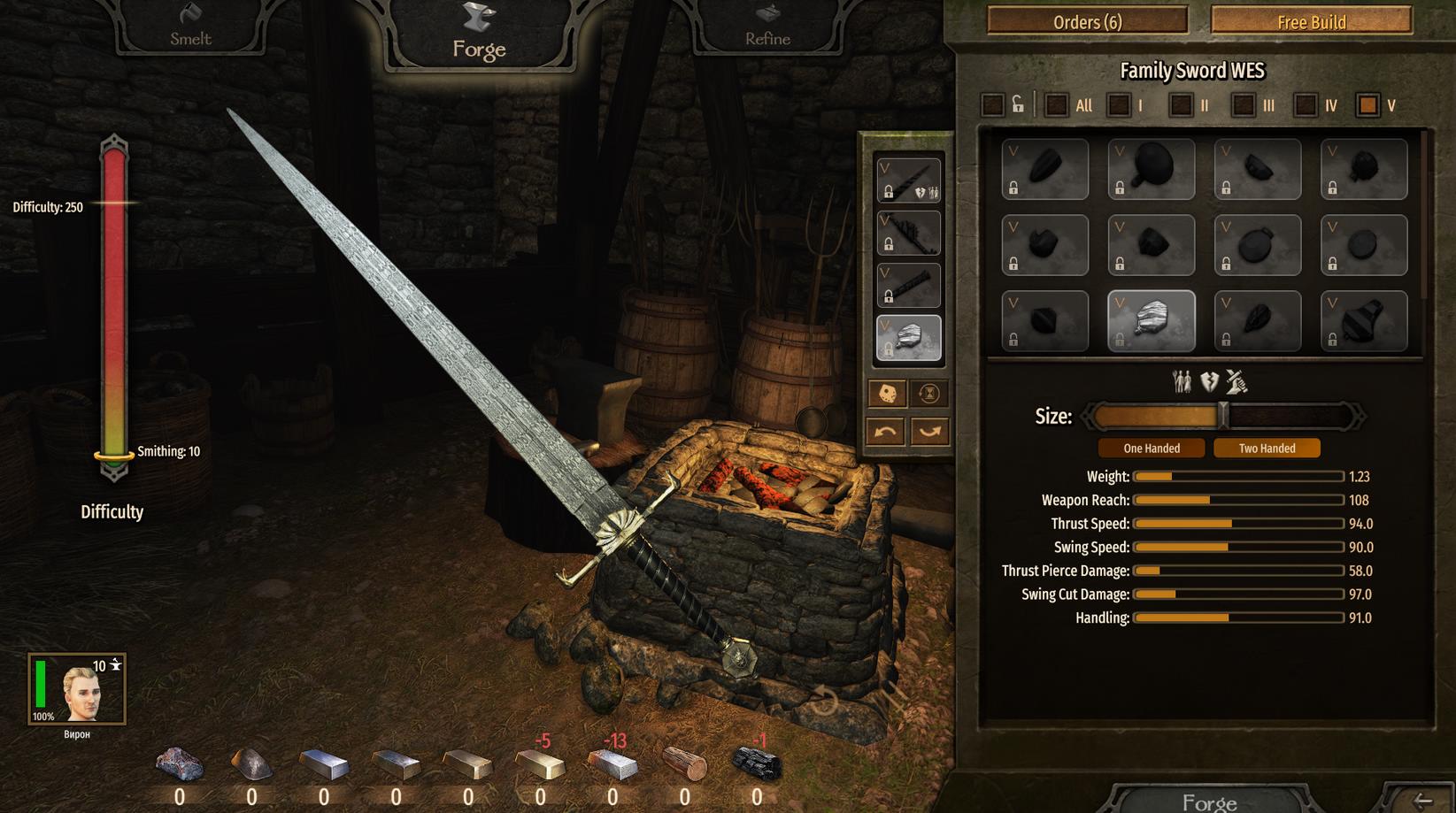Screen dimensions: 1456x813
Task: Select the Forge tab at top
Action: 479,35
